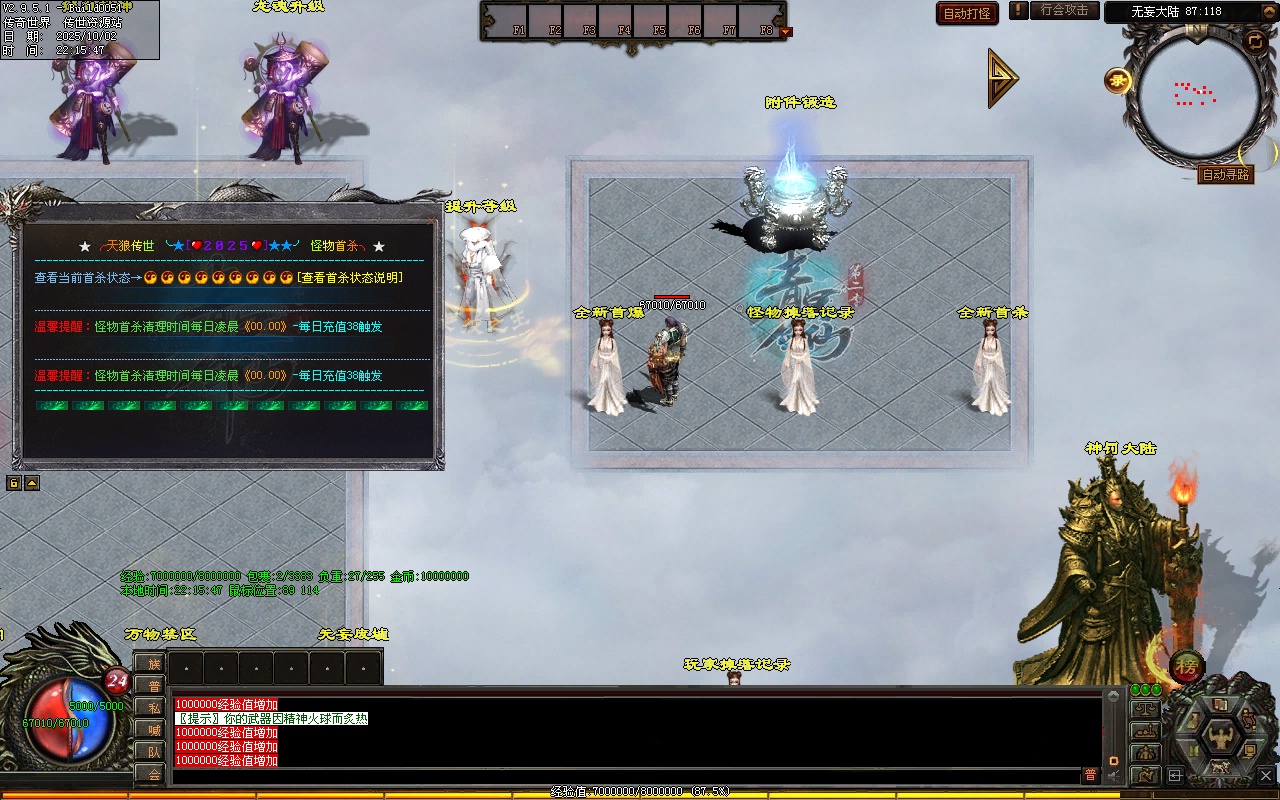
Task: Toggle the 行会攻击 guild attack button
Action: click(1064, 11)
